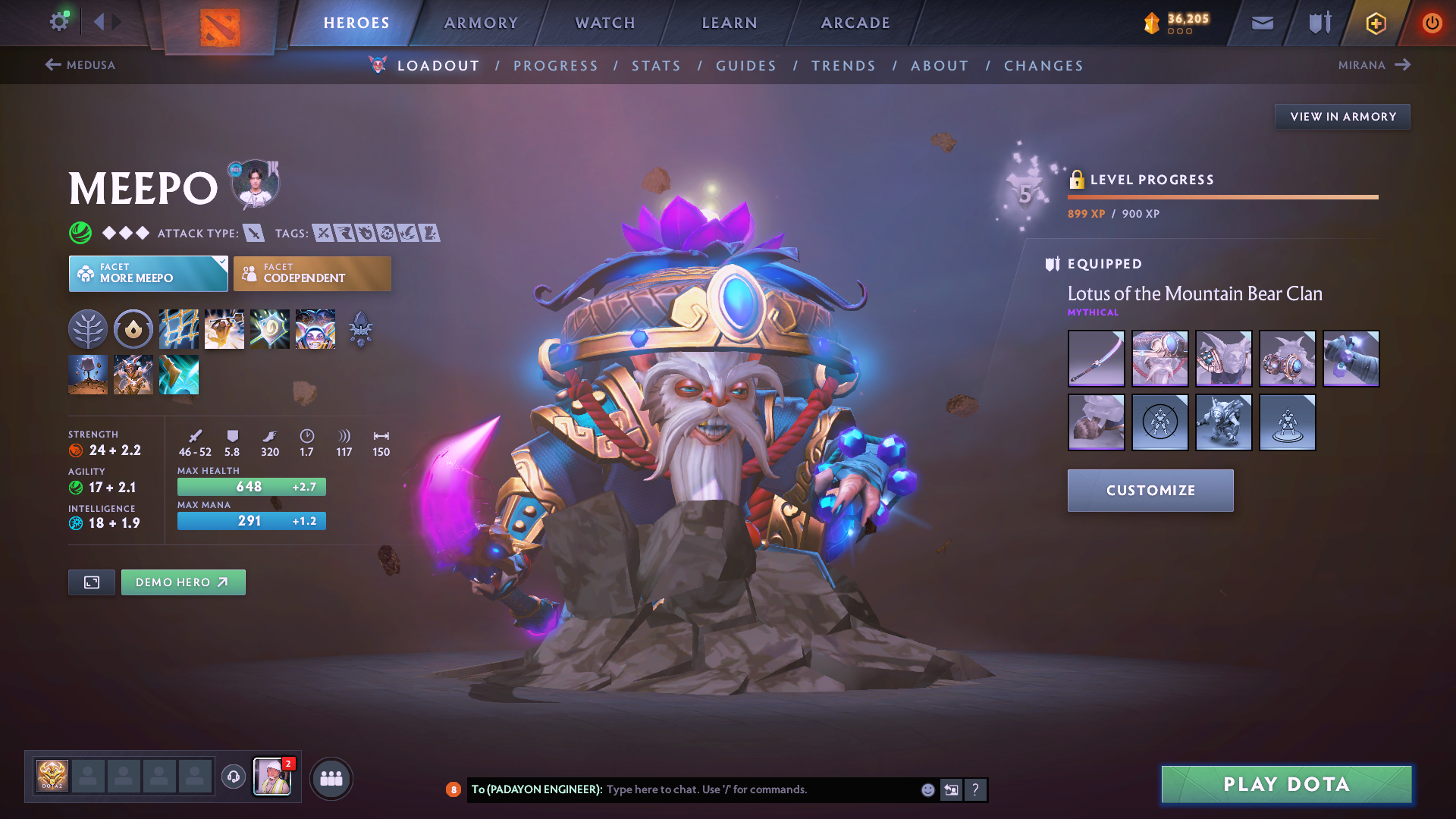View Meepo's Stats section

[x=657, y=66]
